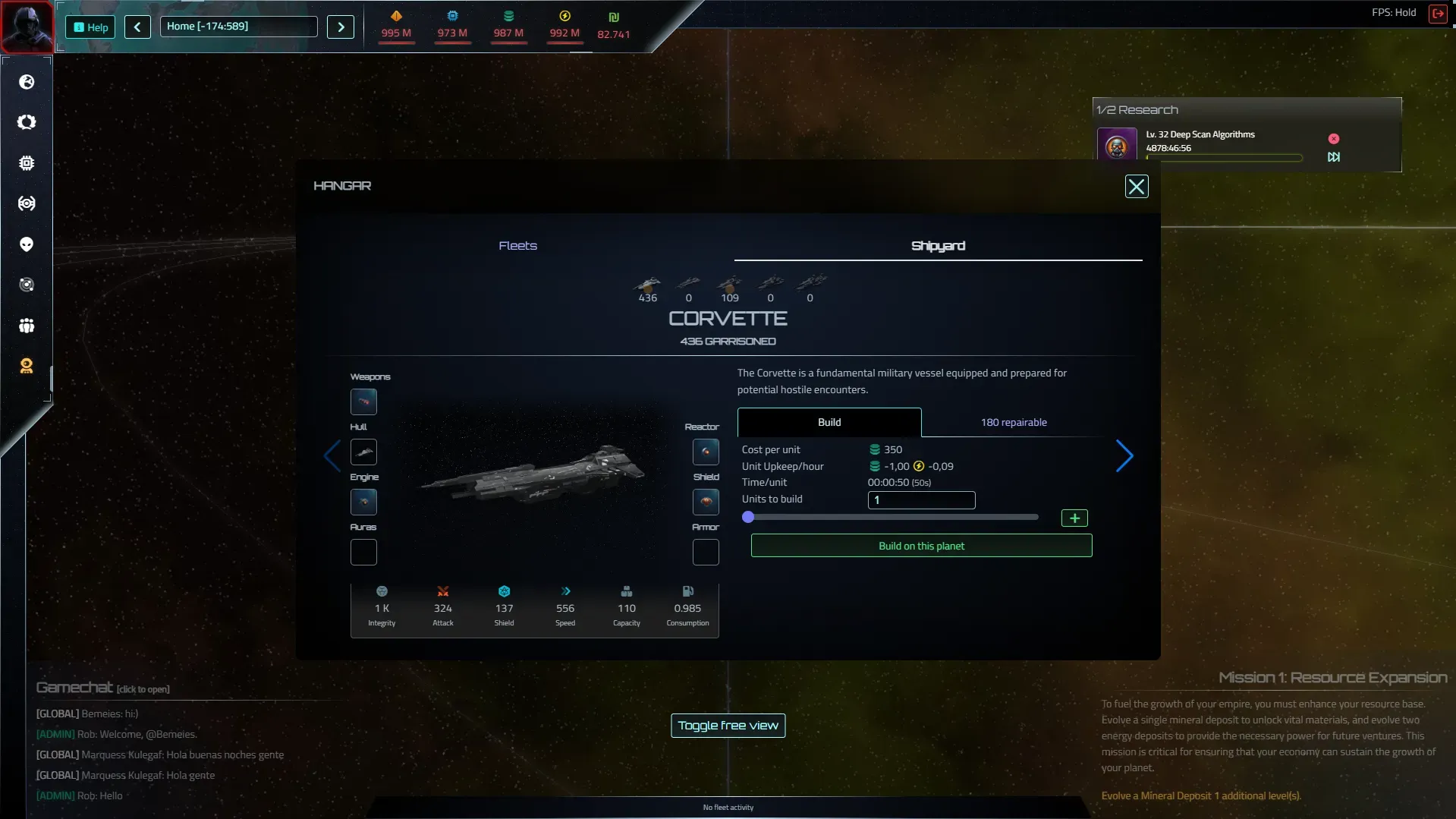The image size is (1456, 819).
Task: Click Toggle free view
Action: [x=727, y=725]
